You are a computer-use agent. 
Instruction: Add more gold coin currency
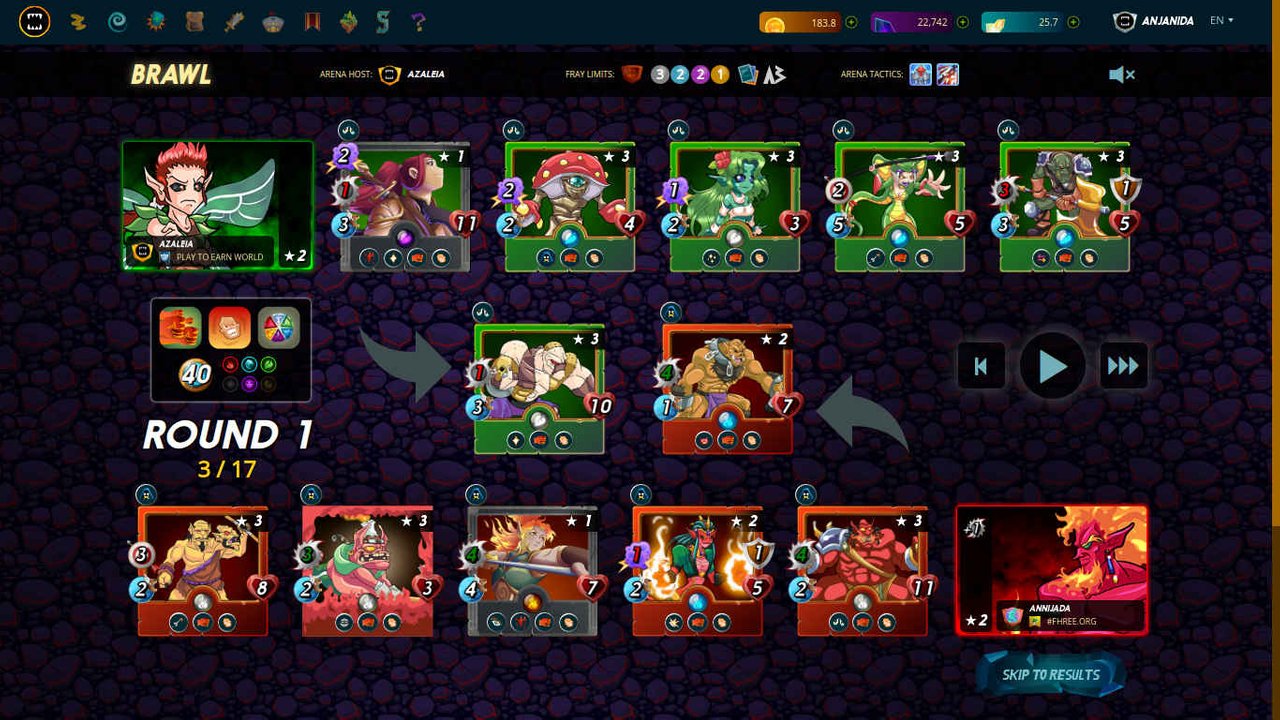click(x=851, y=22)
